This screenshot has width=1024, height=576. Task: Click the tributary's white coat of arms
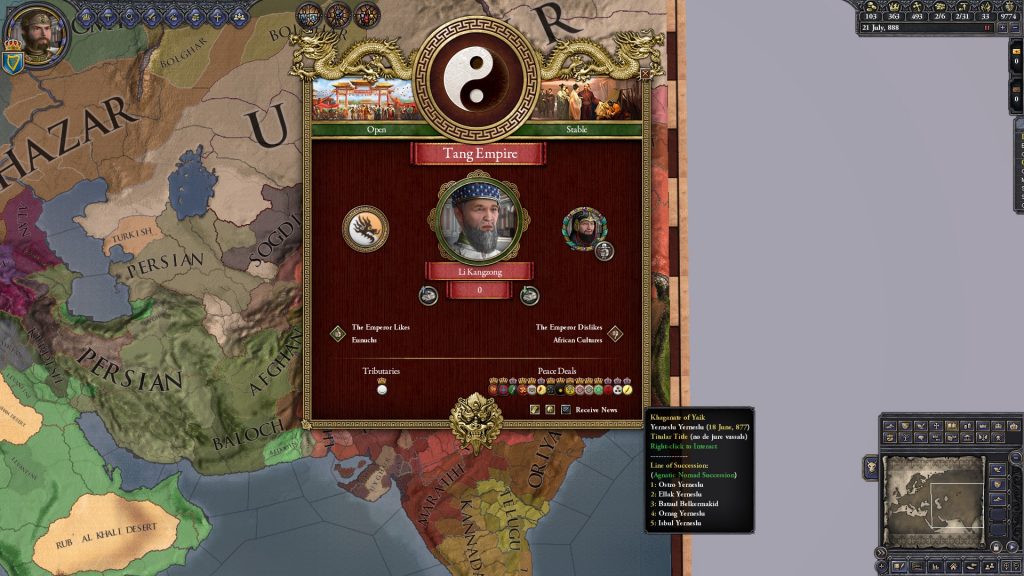(x=381, y=389)
